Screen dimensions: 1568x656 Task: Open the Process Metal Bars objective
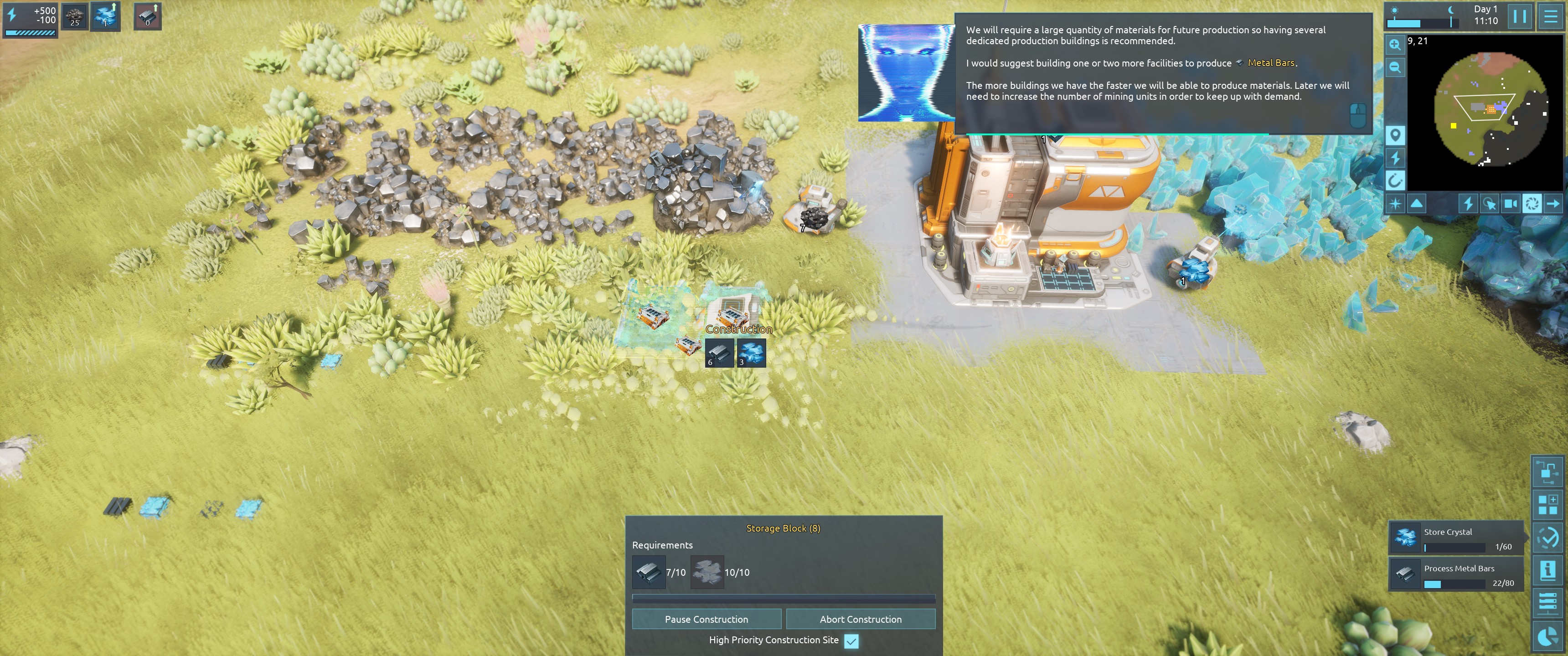click(x=1455, y=574)
